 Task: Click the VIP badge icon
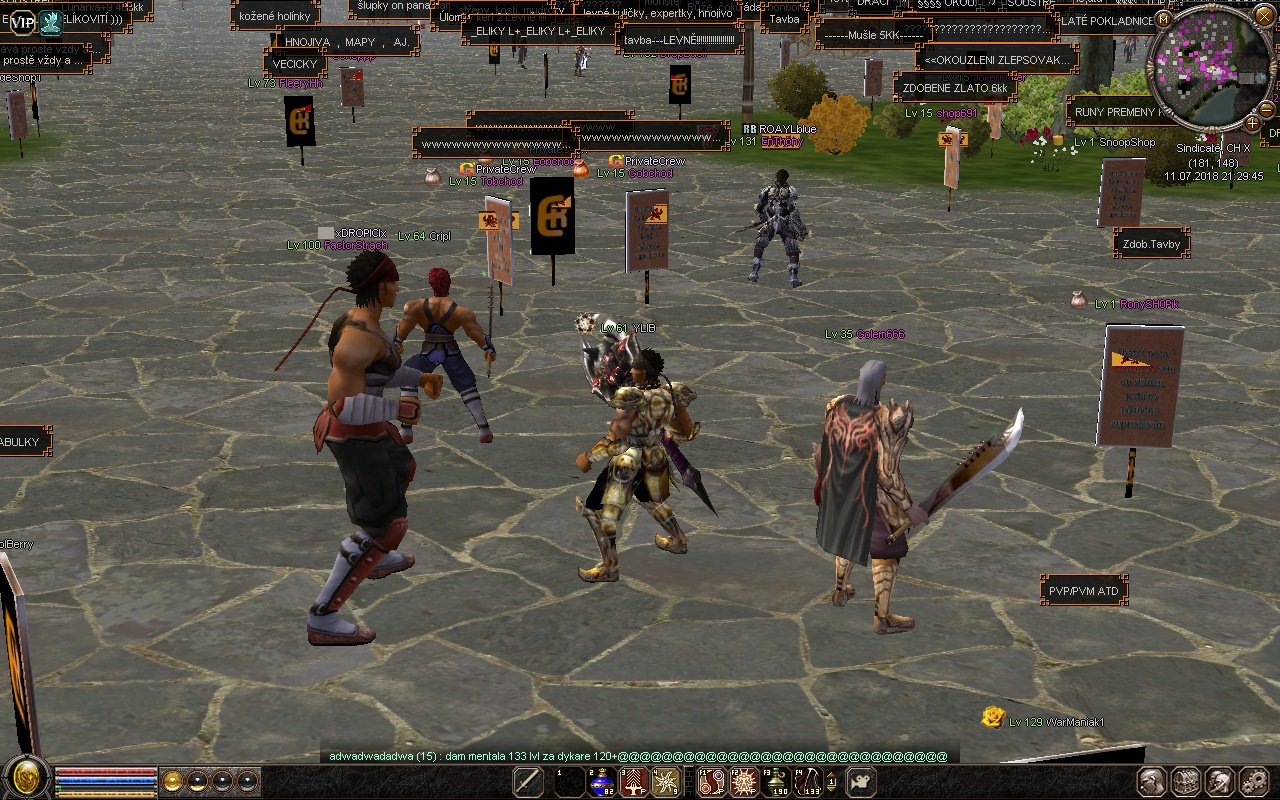pos(22,21)
